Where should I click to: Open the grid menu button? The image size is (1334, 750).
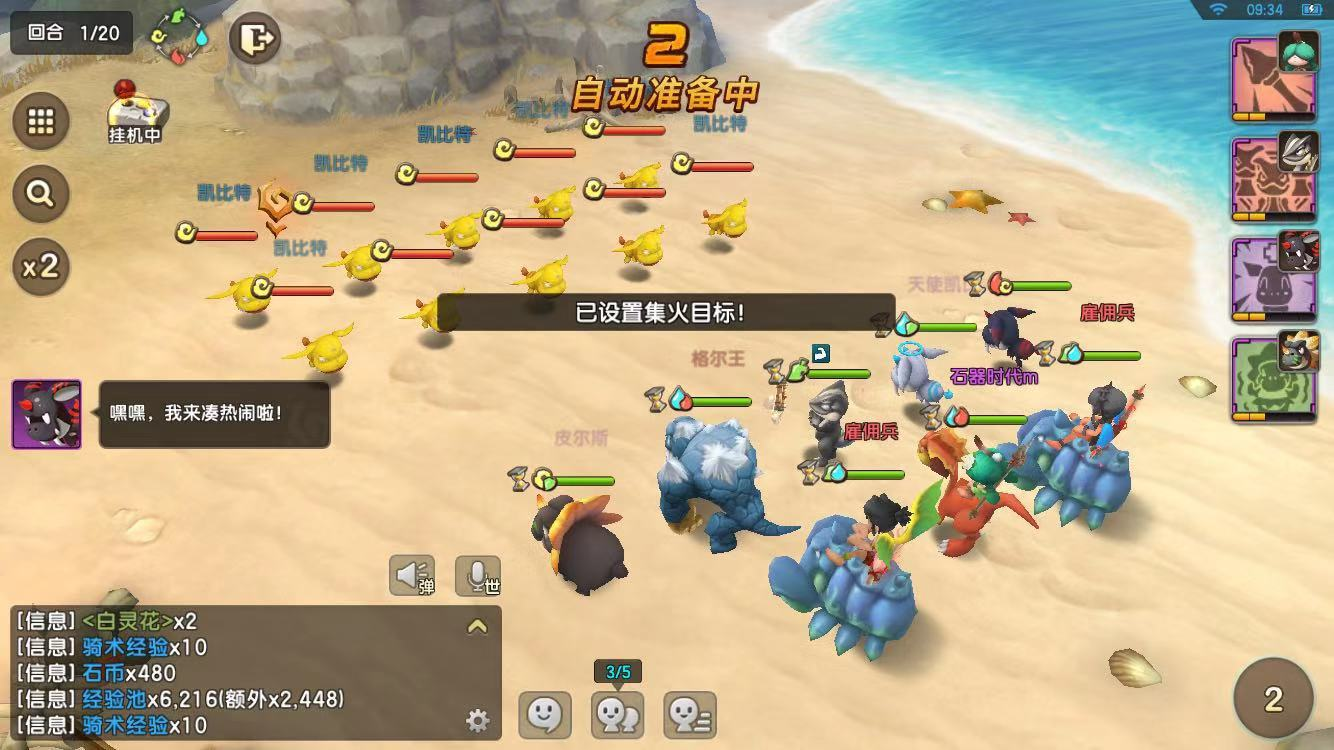pyautogui.click(x=41, y=122)
